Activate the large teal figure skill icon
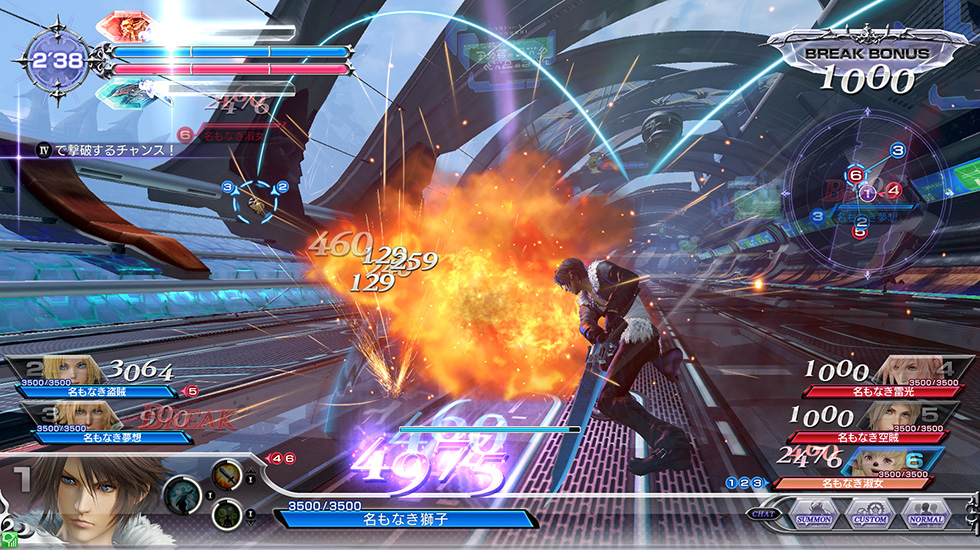This screenshot has height=550, width=980. [184, 495]
